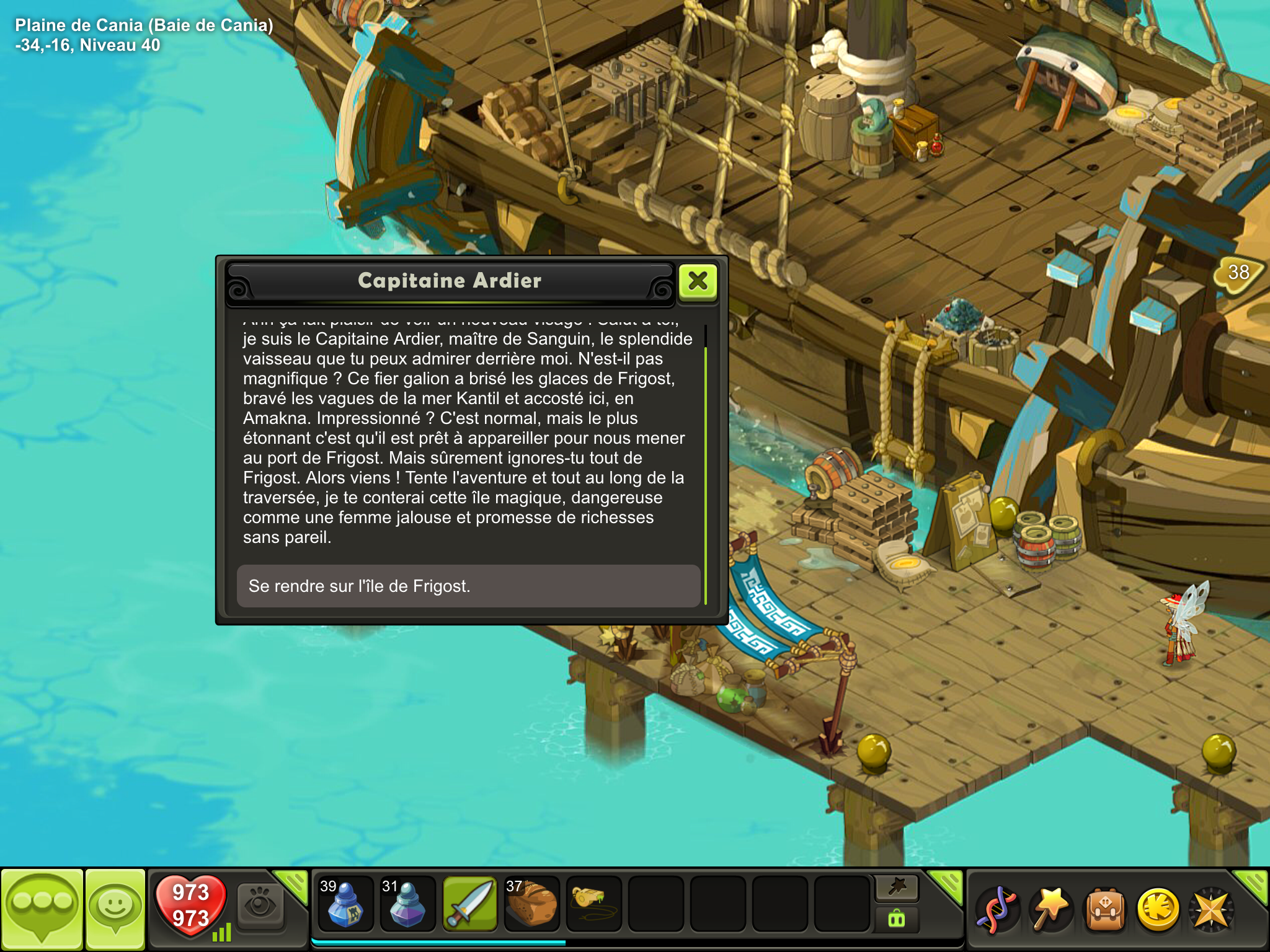Use the blue castle potion slot
Image resolution: width=1270 pixels, height=952 pixels.
[x=345, y=904]
